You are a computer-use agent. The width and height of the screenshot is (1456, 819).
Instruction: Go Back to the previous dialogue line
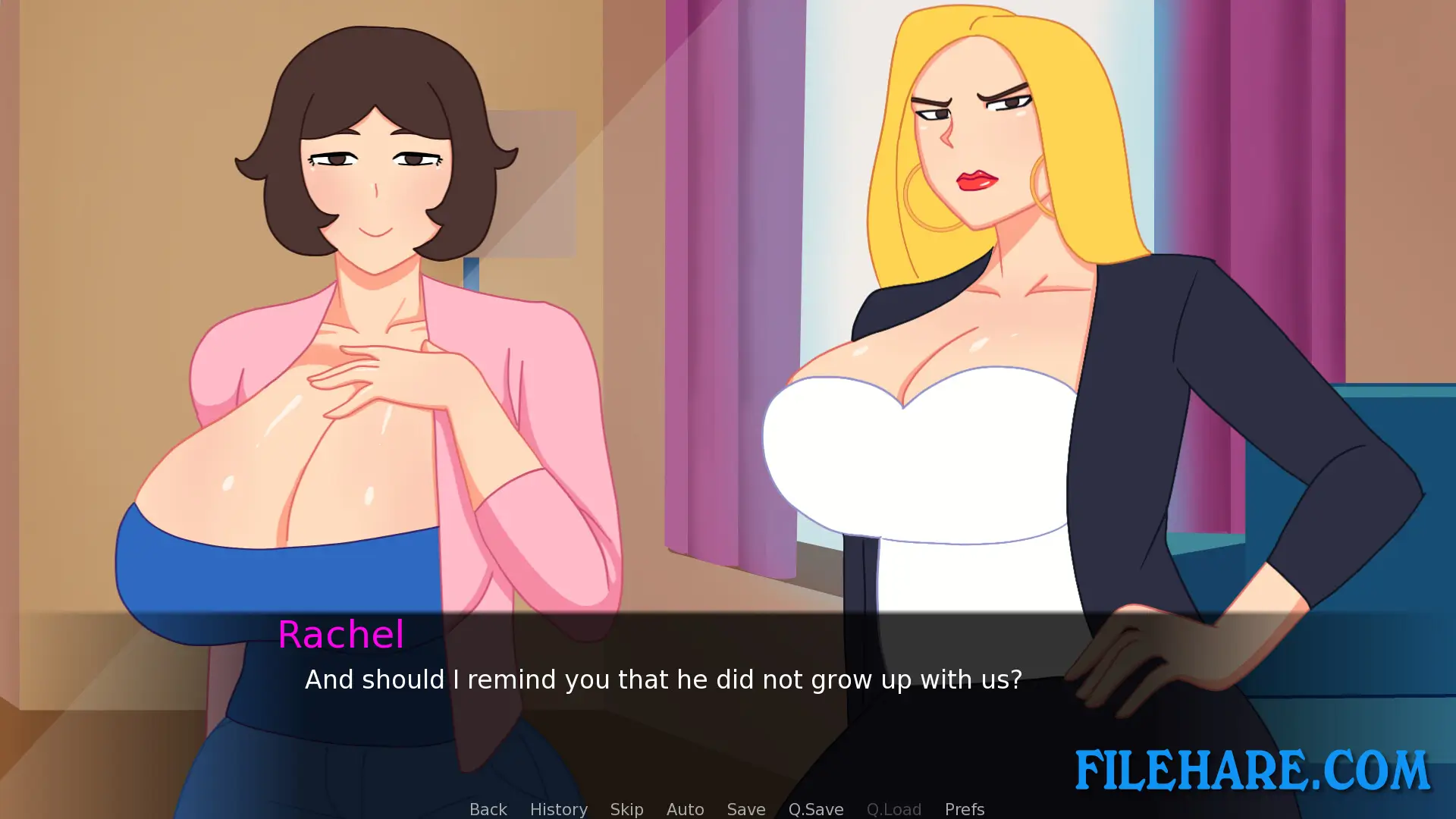[488, 808]
